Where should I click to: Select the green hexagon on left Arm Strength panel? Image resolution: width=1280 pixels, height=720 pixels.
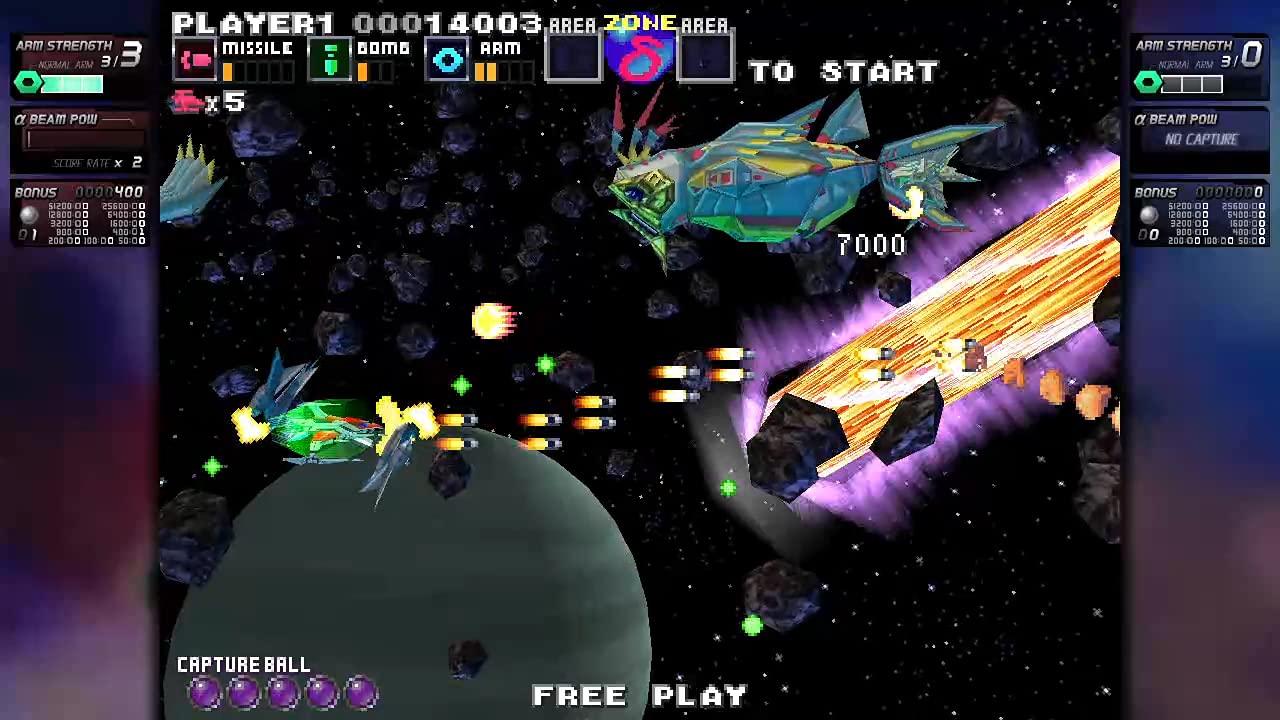28,83
